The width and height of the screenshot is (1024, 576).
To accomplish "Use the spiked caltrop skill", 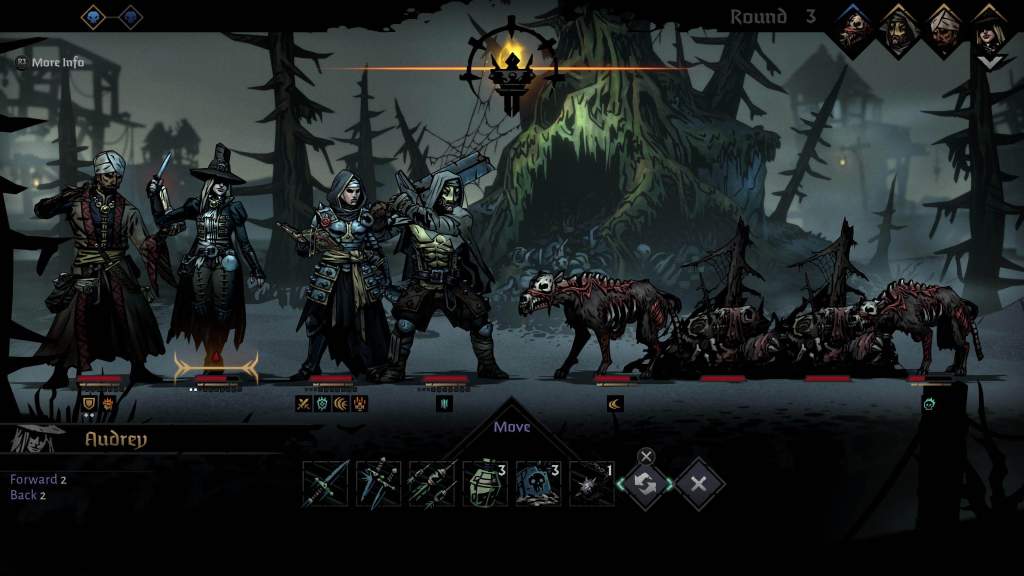I will click(x=591, y=484).
